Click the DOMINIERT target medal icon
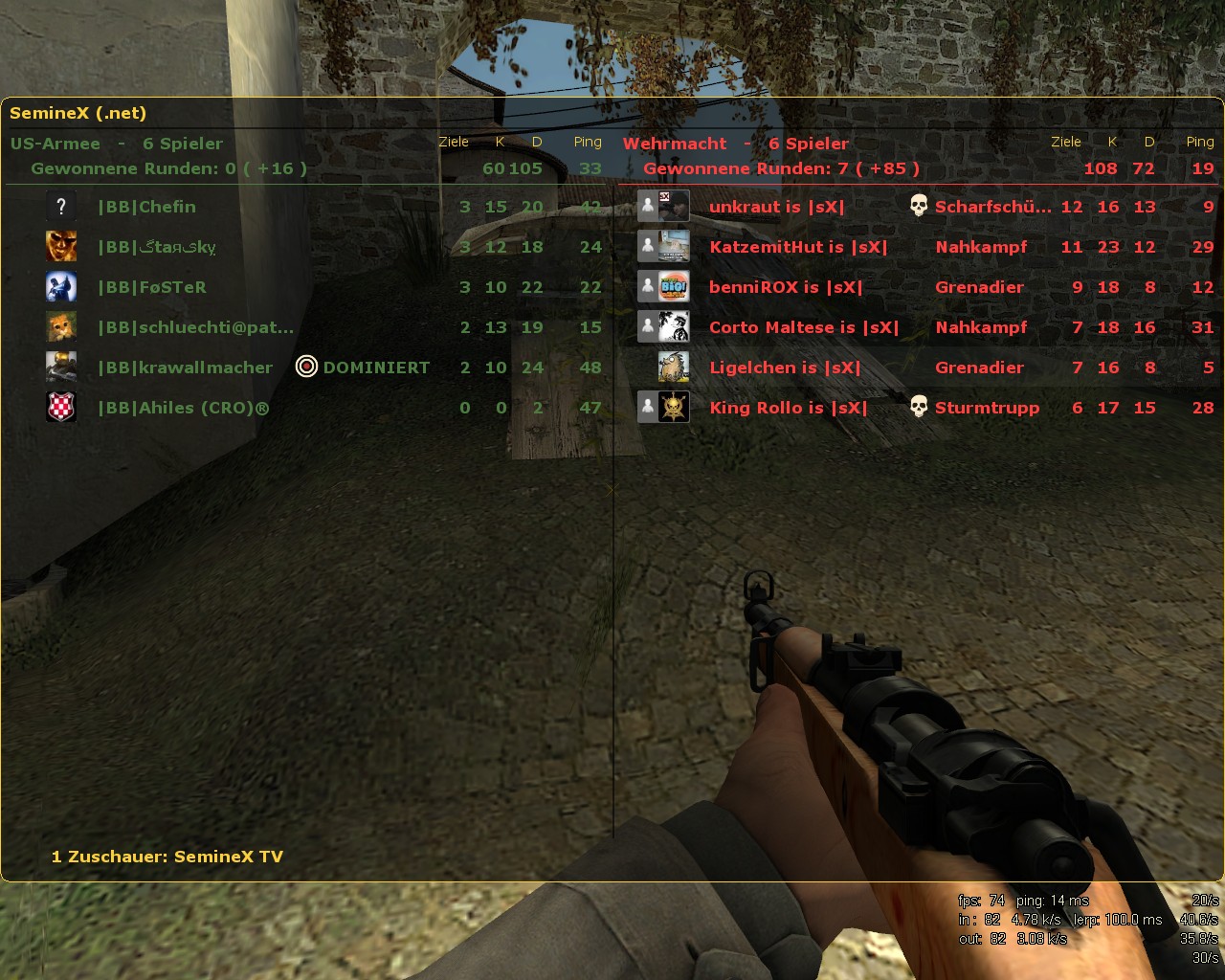Screen dimensions: 1225x980 click(306, 367)
